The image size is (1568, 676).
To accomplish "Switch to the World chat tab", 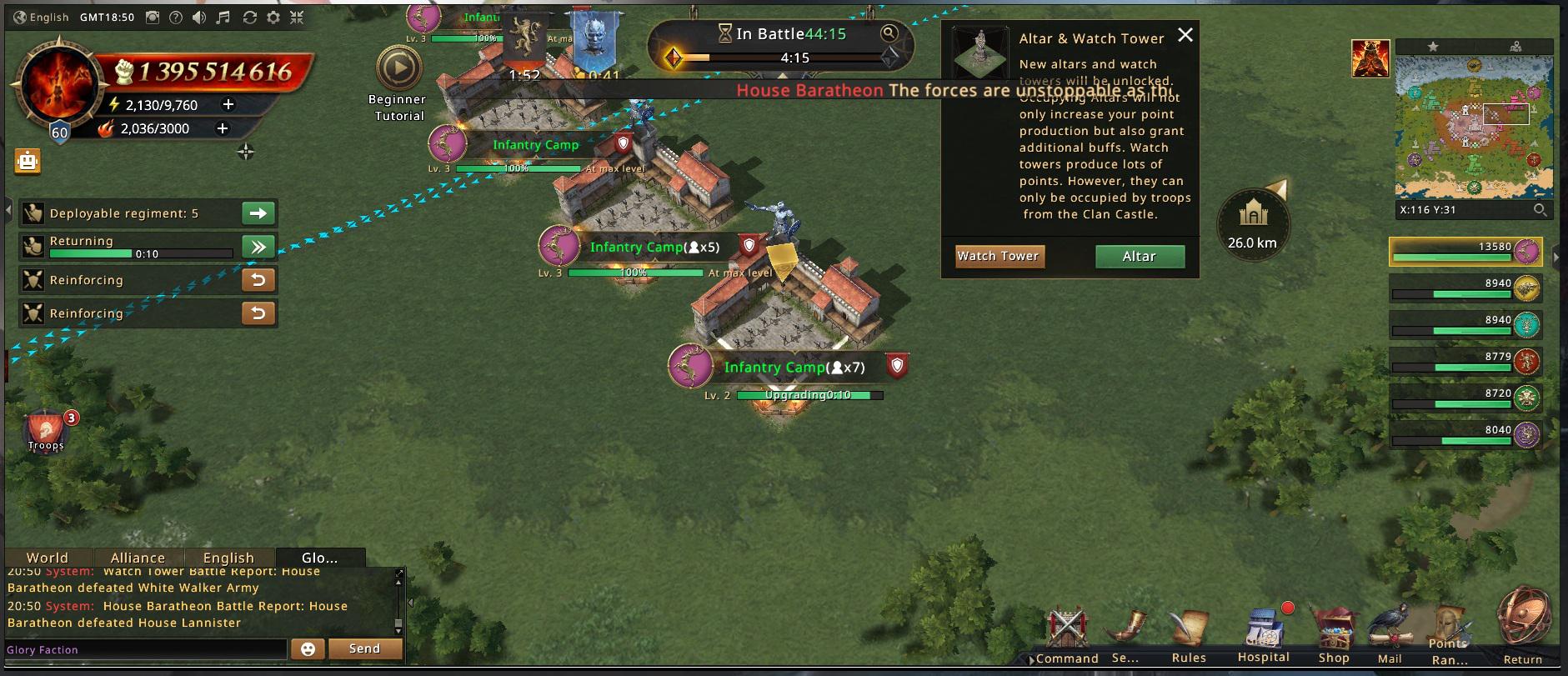I will point(47,558).
